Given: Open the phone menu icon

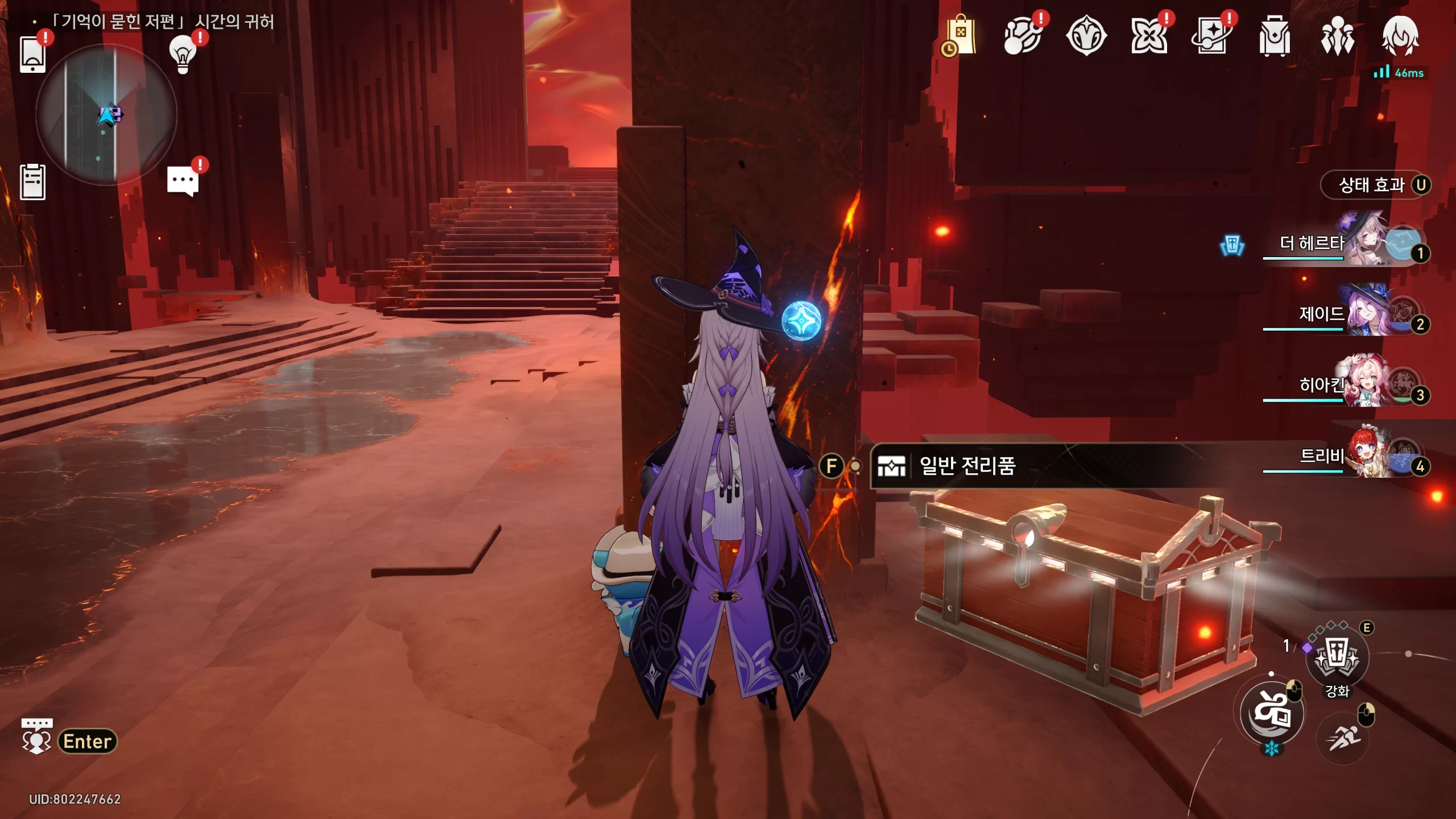Looking at the screenshot, I should point(32,55).
